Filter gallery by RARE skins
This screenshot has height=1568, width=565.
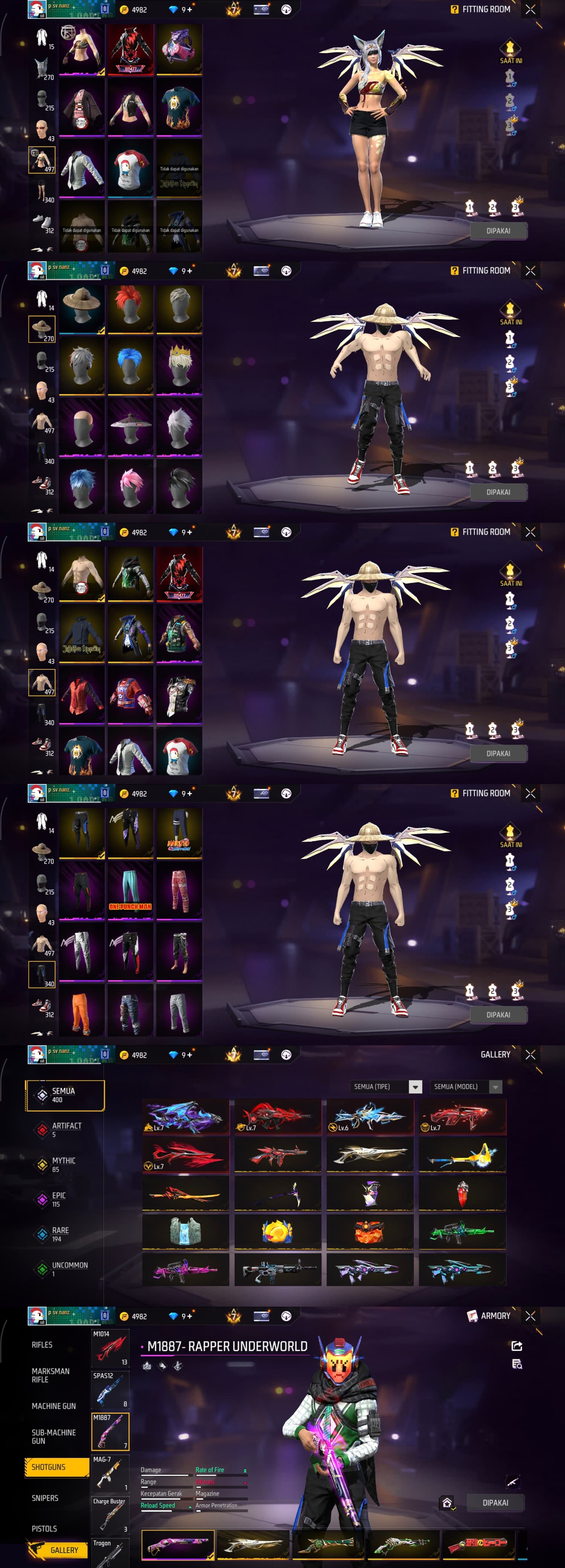60,1234
